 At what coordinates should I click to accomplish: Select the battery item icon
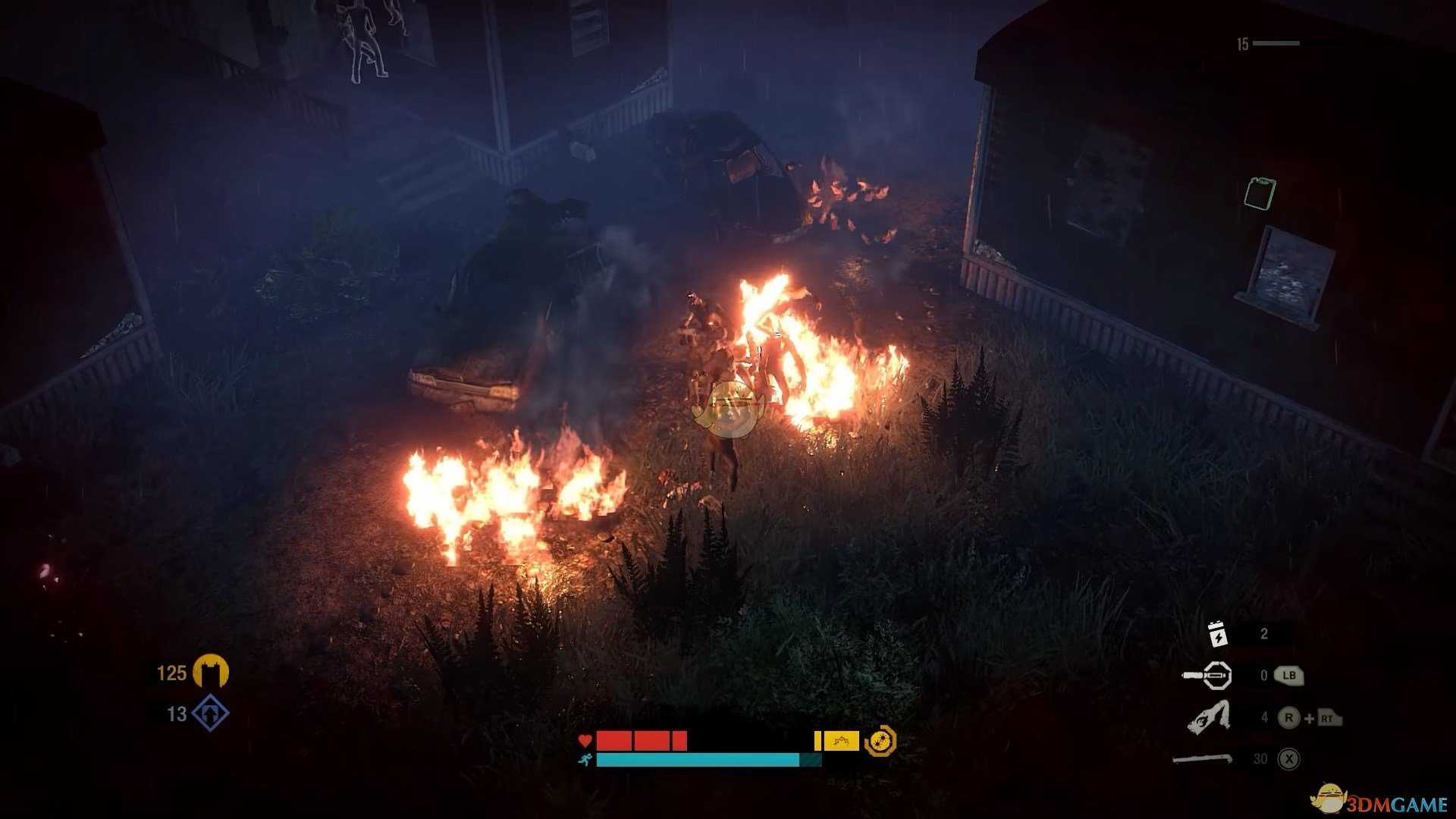(1216, 634)
